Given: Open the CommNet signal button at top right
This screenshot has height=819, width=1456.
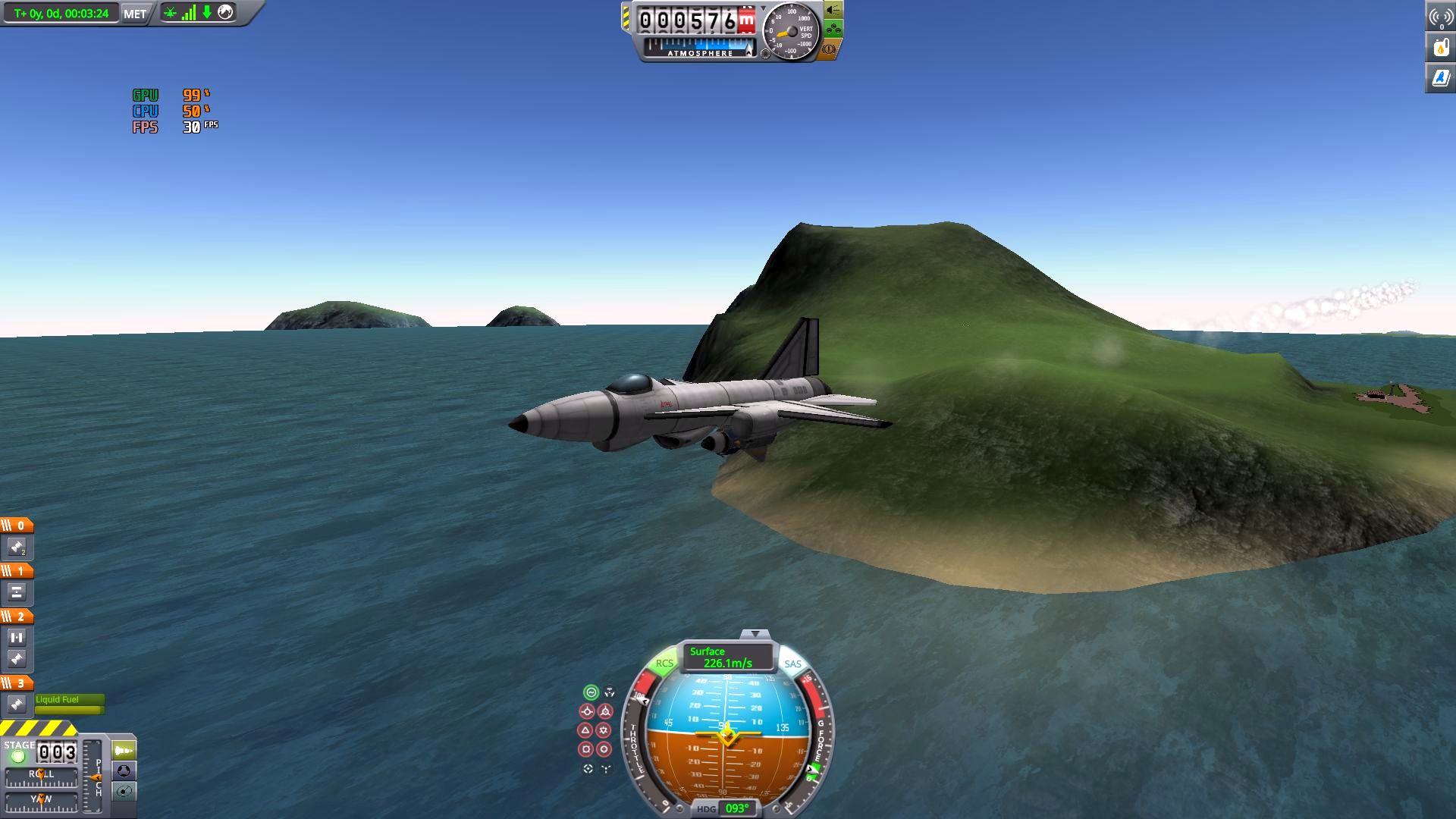Looking at the screenshot, I should 1440,17.
